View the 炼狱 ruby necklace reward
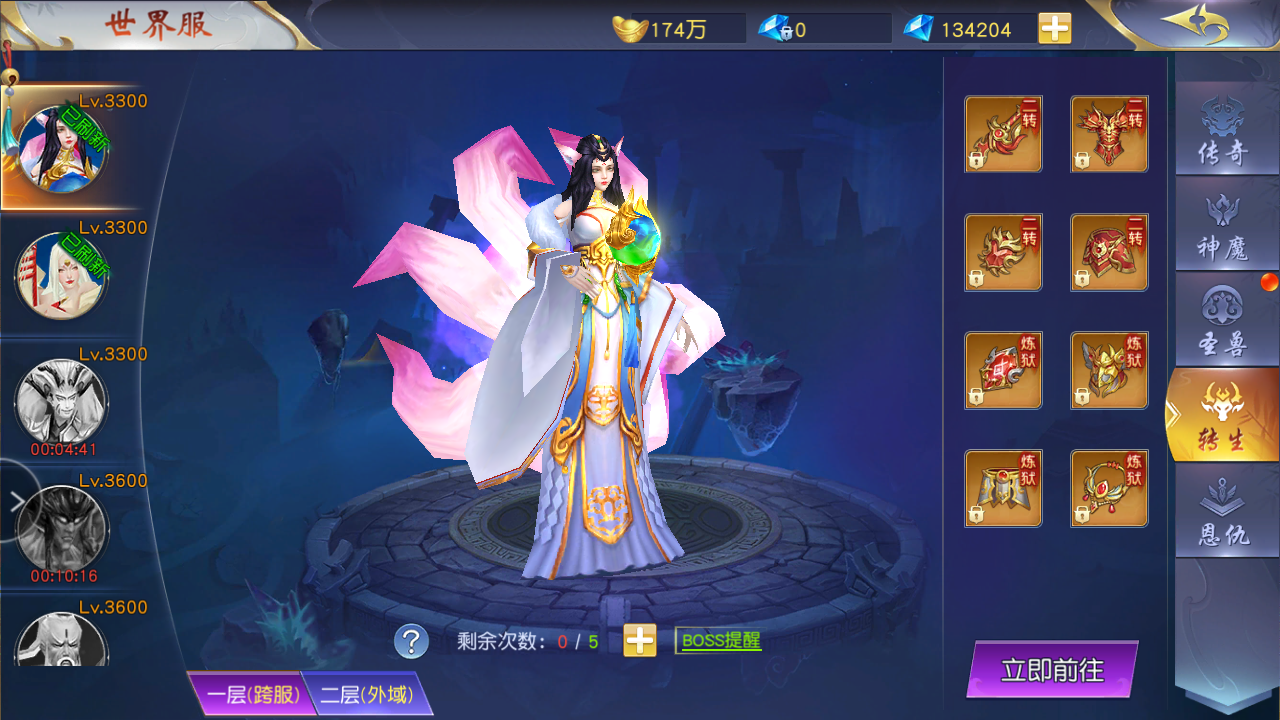Screen dimensions: 1280x720 tap(1109, 488)
